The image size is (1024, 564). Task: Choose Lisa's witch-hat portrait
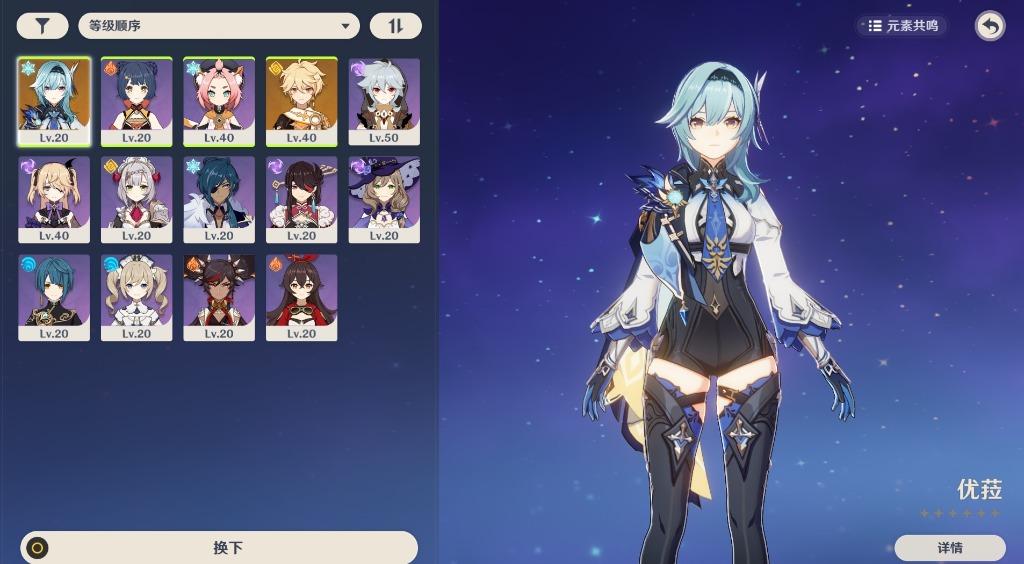[384, 199]
